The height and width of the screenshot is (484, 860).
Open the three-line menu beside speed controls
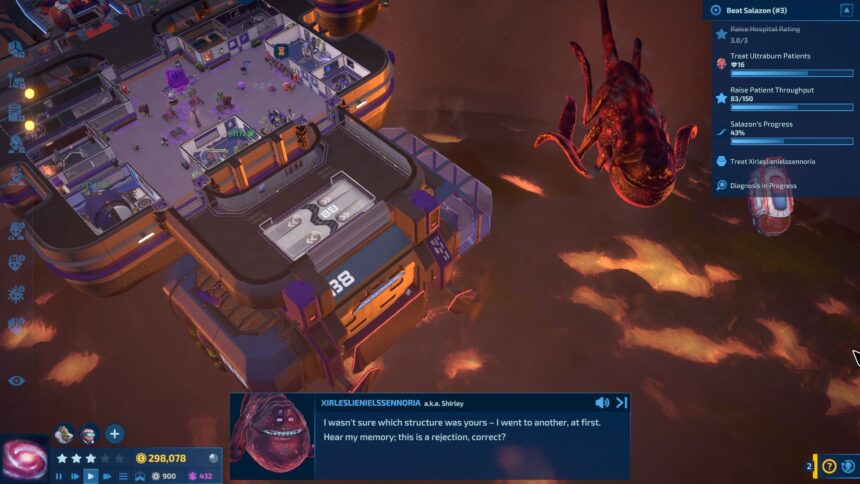tap(123, 476)
